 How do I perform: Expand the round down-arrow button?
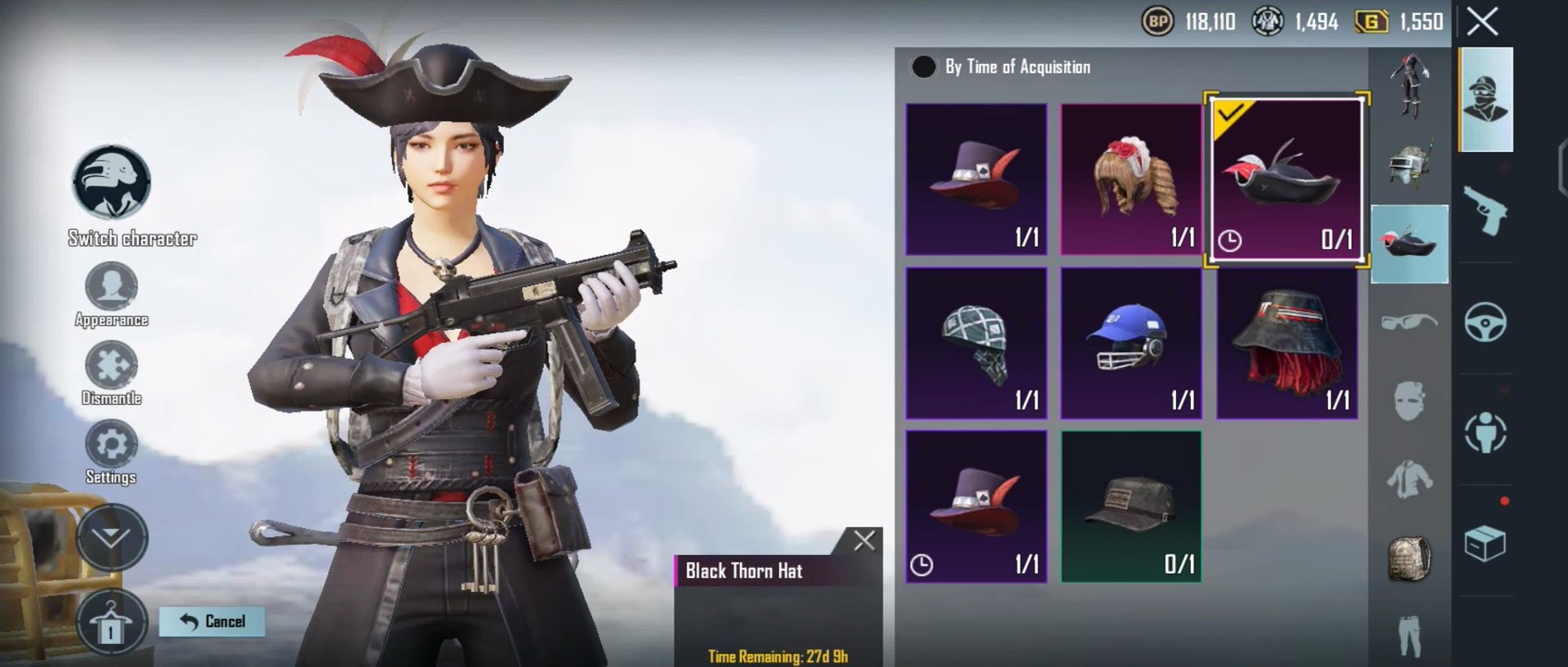[x=112, y=537]
